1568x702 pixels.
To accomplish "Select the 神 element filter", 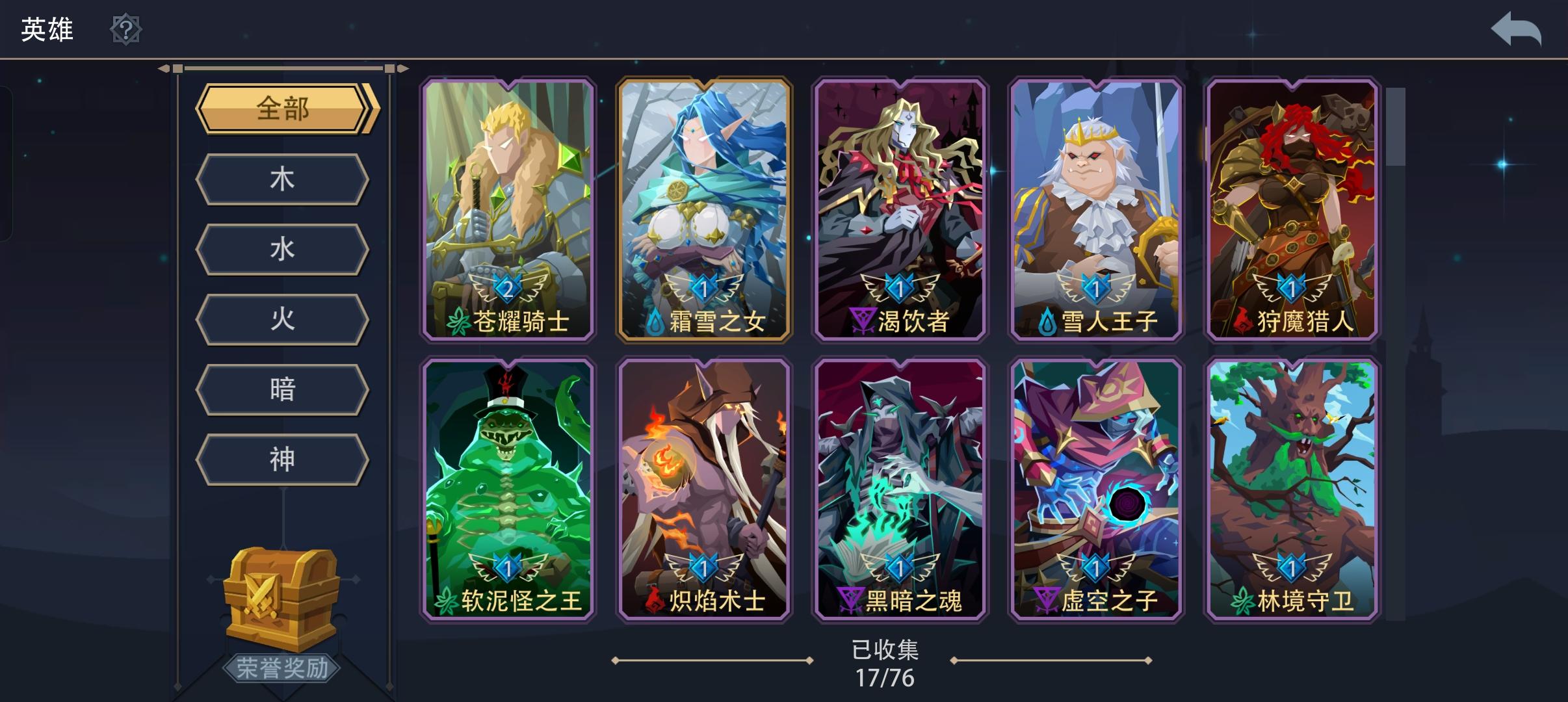I will tap(283, 460).
